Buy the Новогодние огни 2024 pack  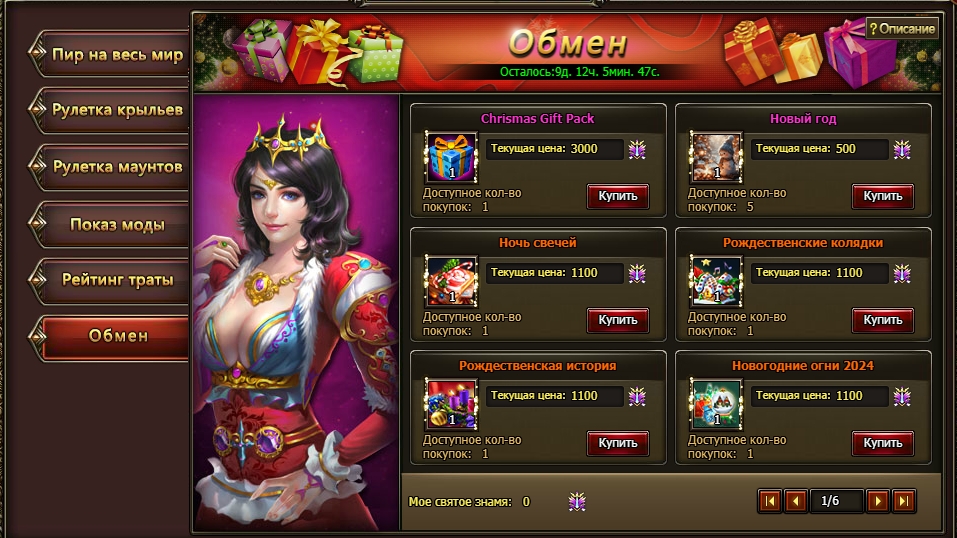click(883, 443)
